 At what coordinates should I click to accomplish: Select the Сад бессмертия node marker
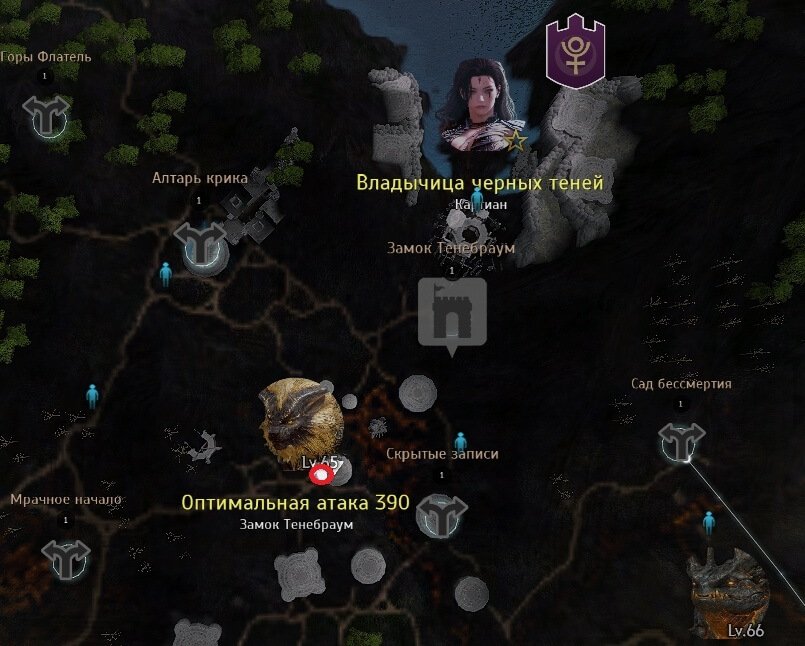coord(680,442)
